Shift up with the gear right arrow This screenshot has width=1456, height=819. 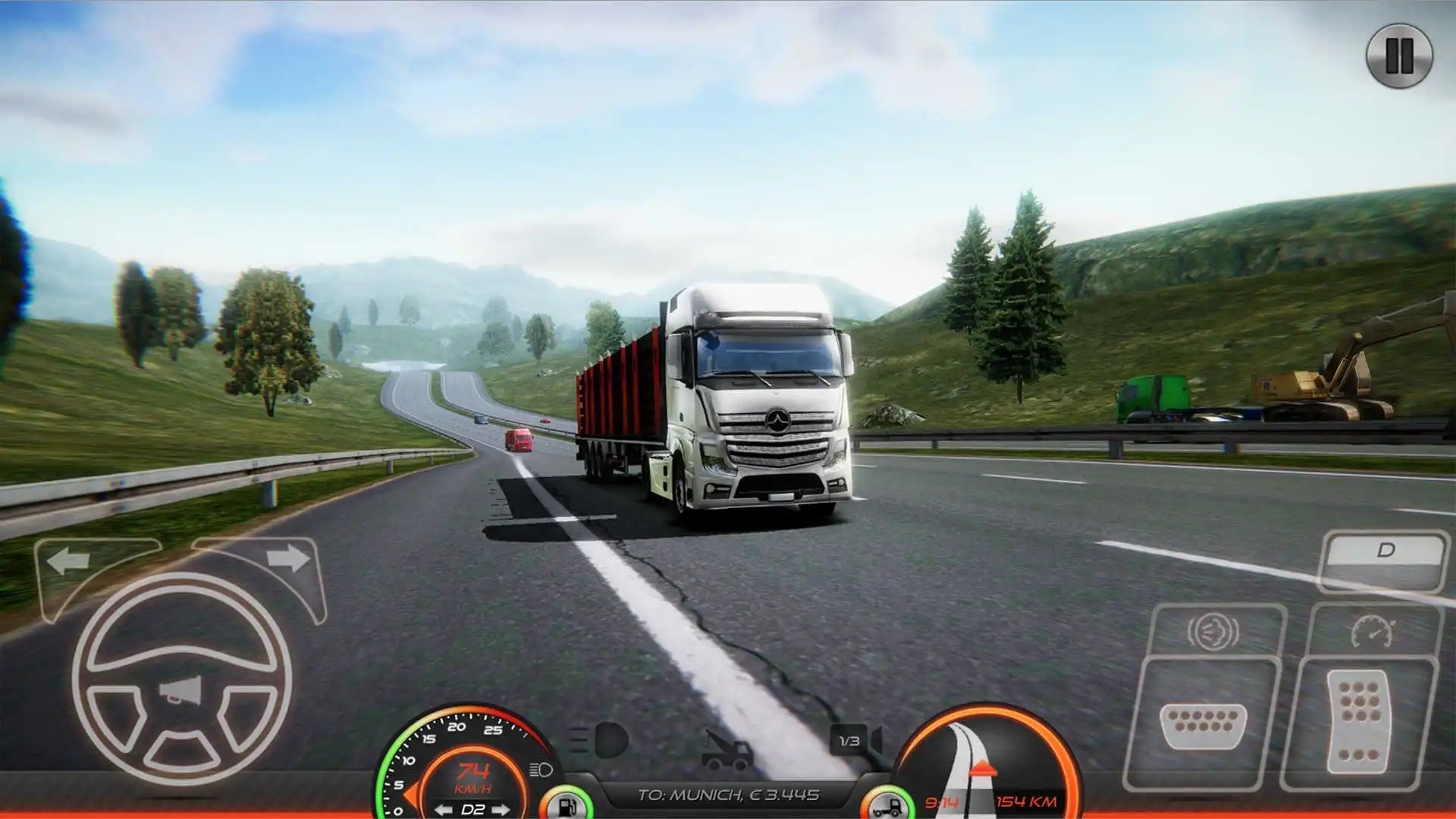click(x=501, y=810)
